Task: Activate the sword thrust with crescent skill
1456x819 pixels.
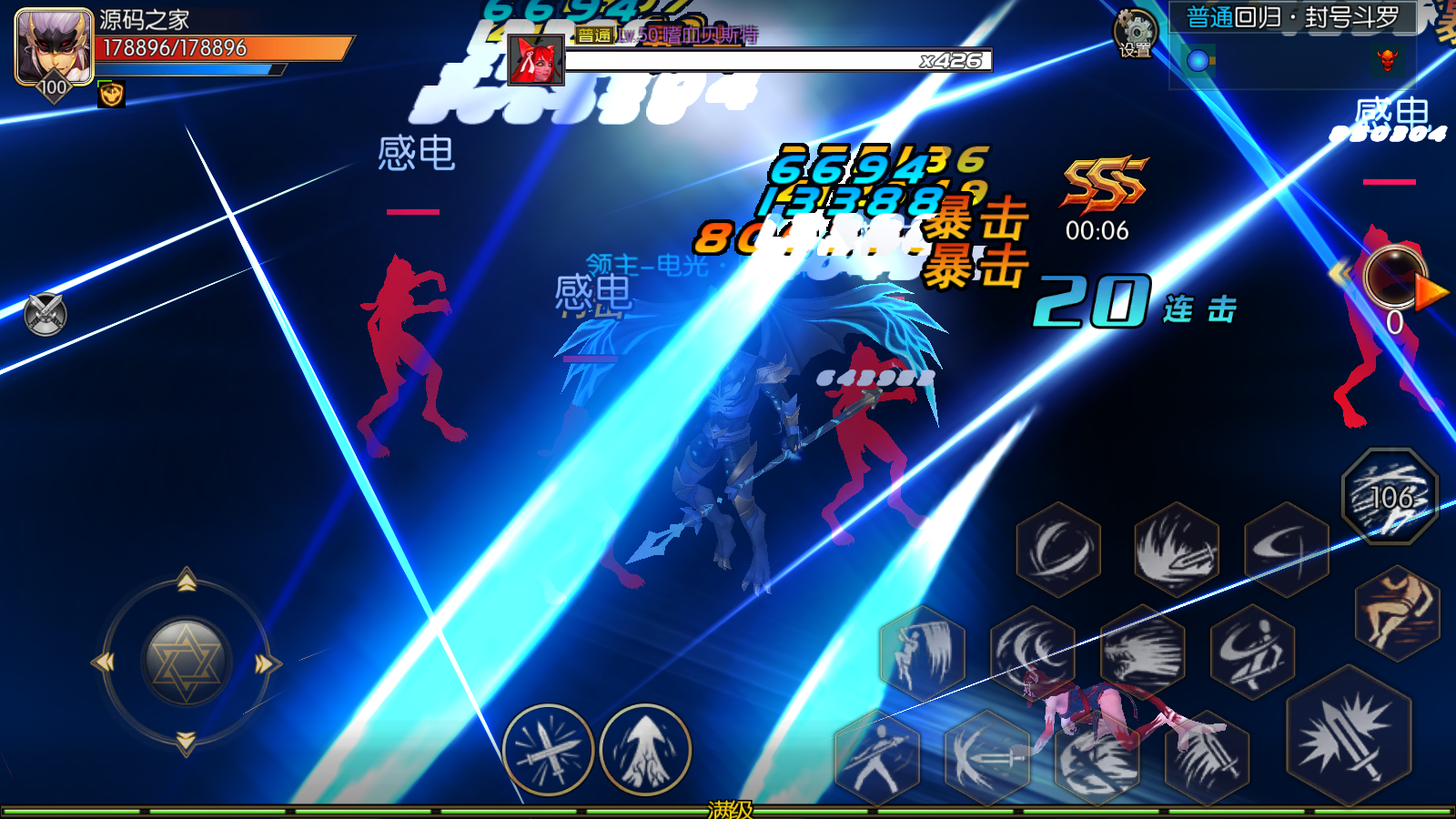Action: 986,757
